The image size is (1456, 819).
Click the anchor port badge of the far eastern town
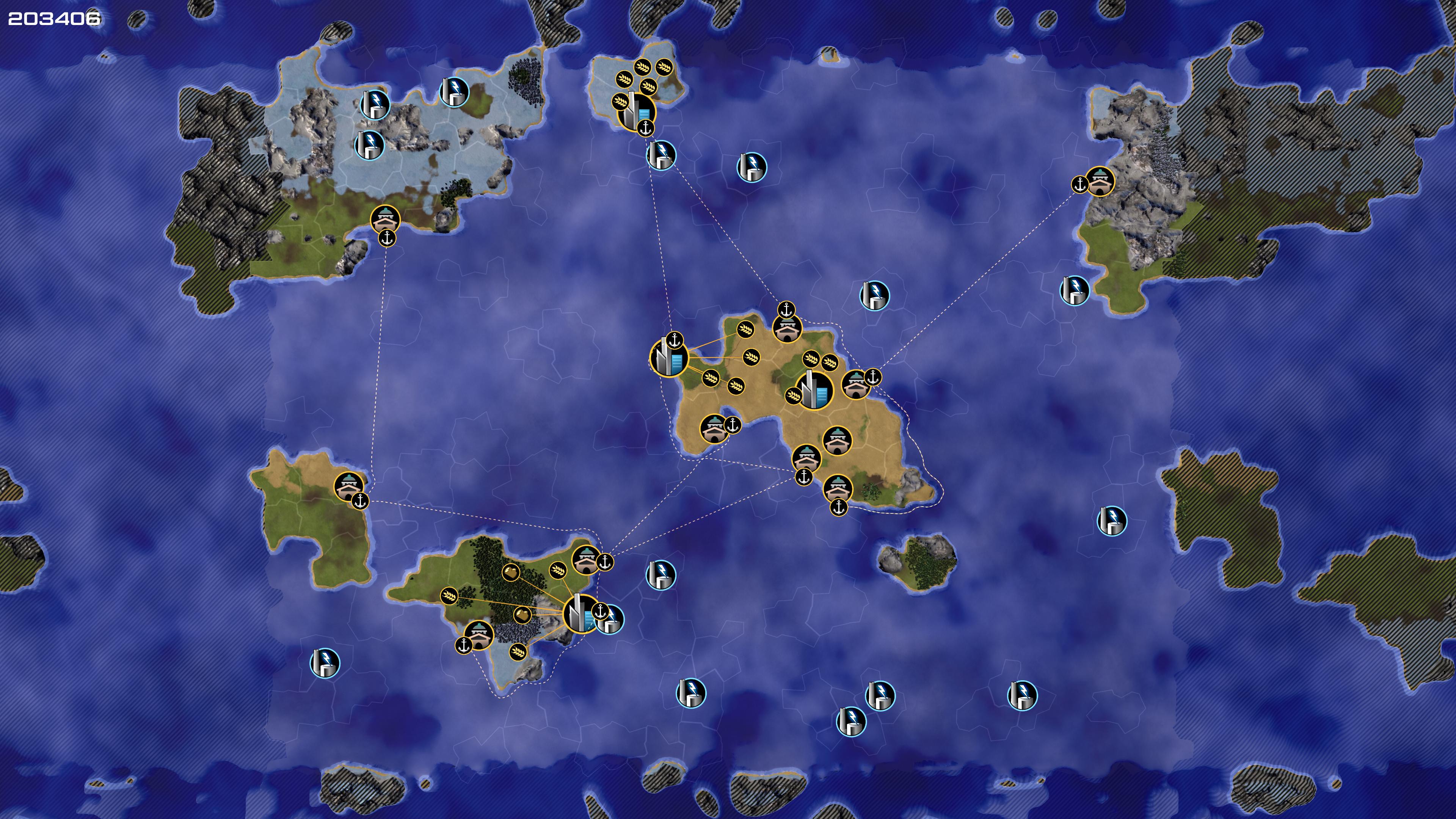pyautogui.click(x=1079, y=184)
